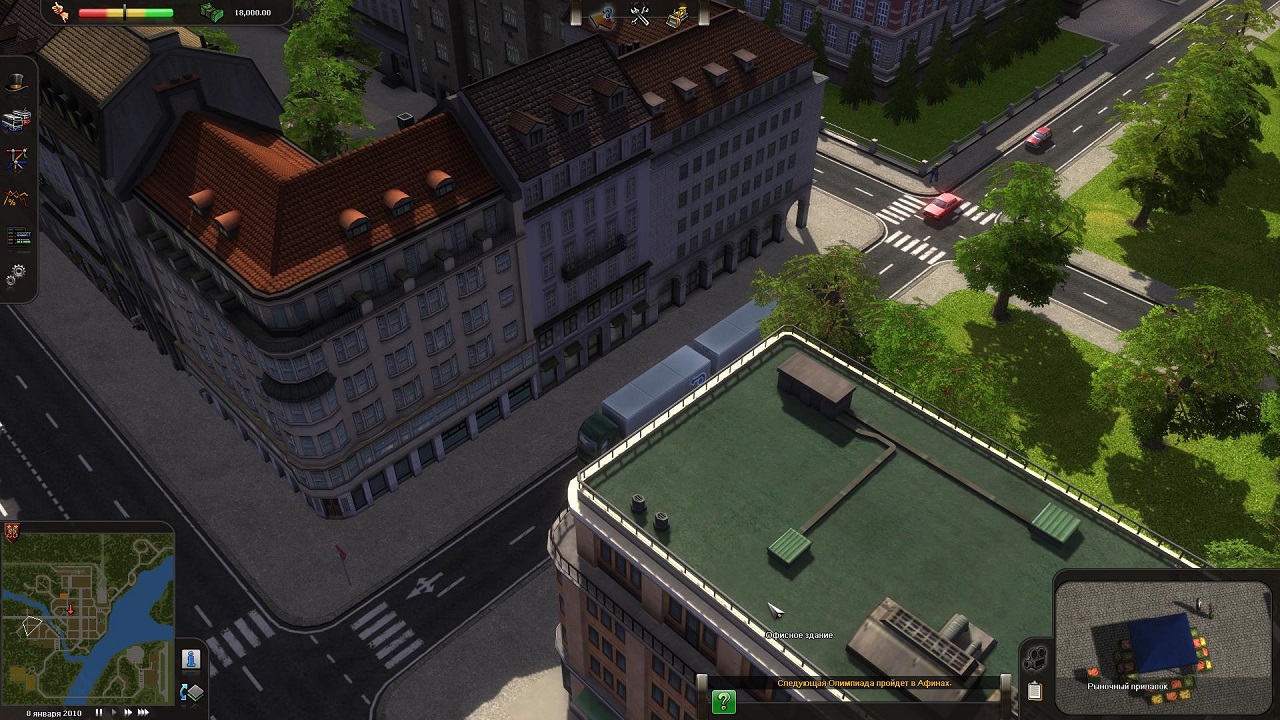Activate the yellow bulldozer tool
Image resolution: width=1280 pixels, height=720 pixels.
(x=677, y=15)
